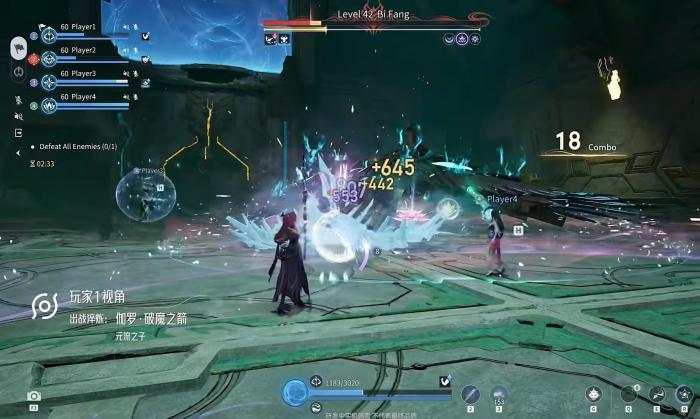Select Player1 in the party list
The width and height of the screenshot is (700, 419).
pyautogui.click(x=78, y=27)
